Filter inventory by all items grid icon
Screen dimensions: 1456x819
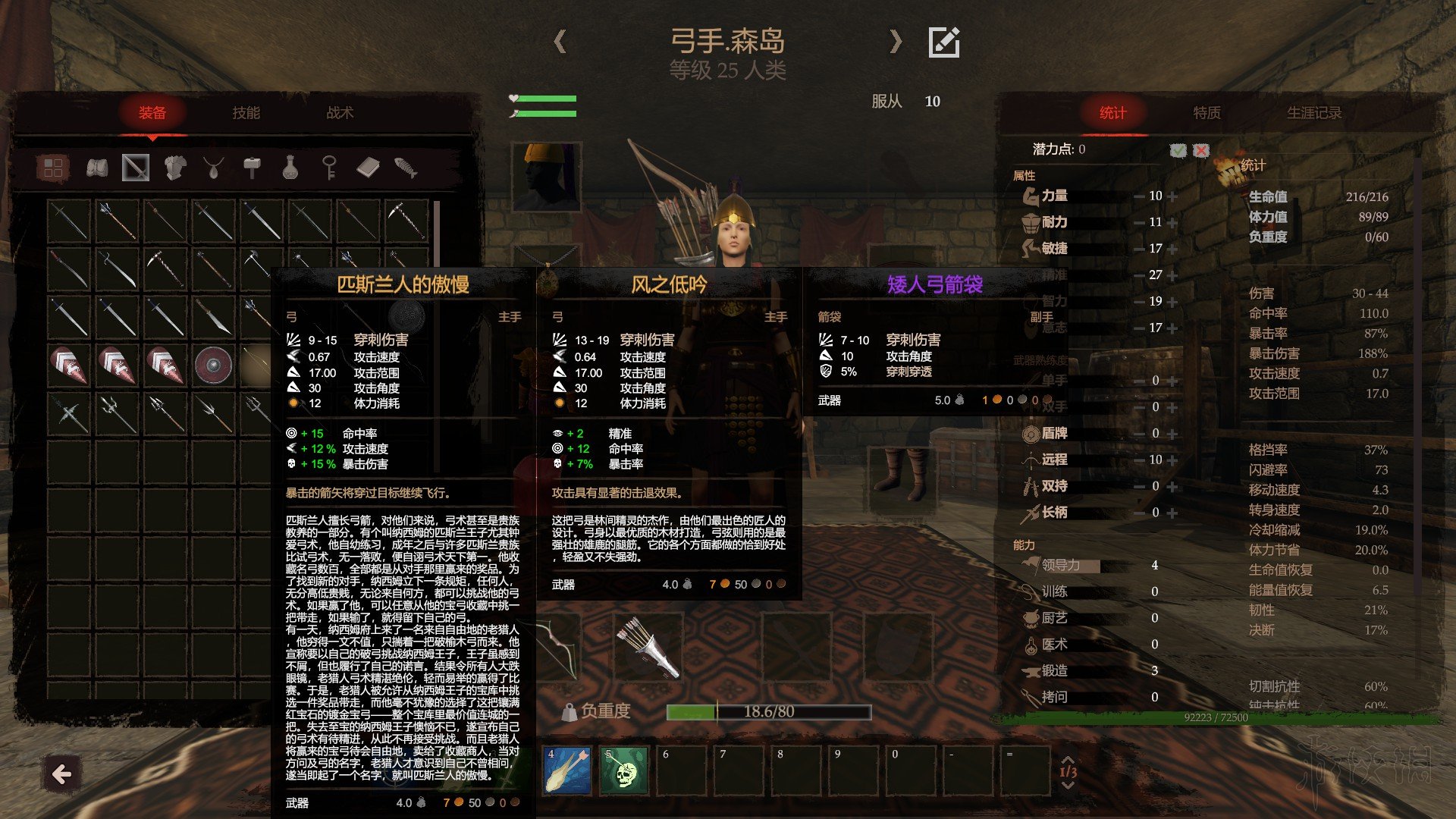[53, 168]
